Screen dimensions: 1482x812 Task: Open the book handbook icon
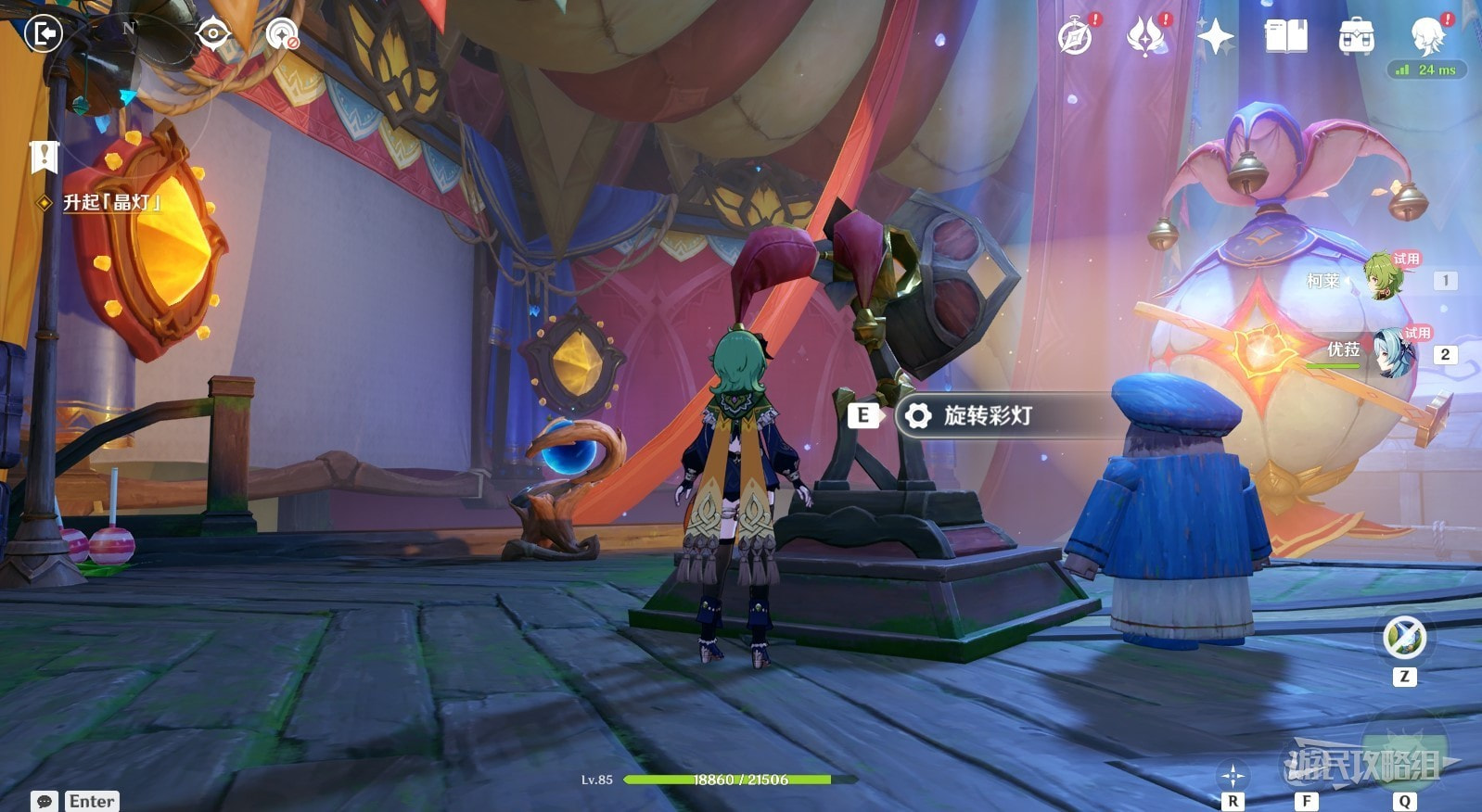tap(1285, 37)
